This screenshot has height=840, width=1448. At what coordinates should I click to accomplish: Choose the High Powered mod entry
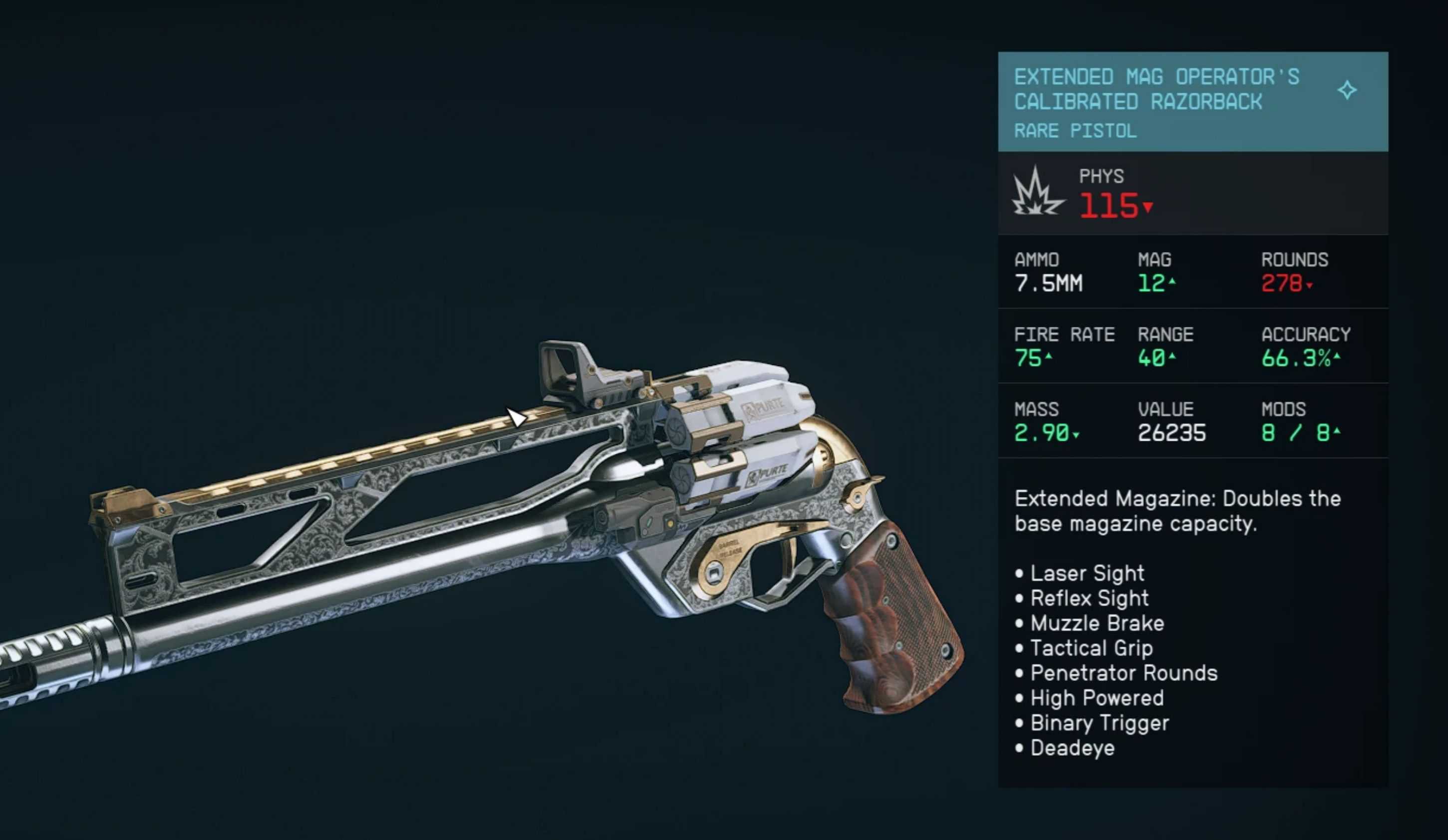[x=1096, y=698]
